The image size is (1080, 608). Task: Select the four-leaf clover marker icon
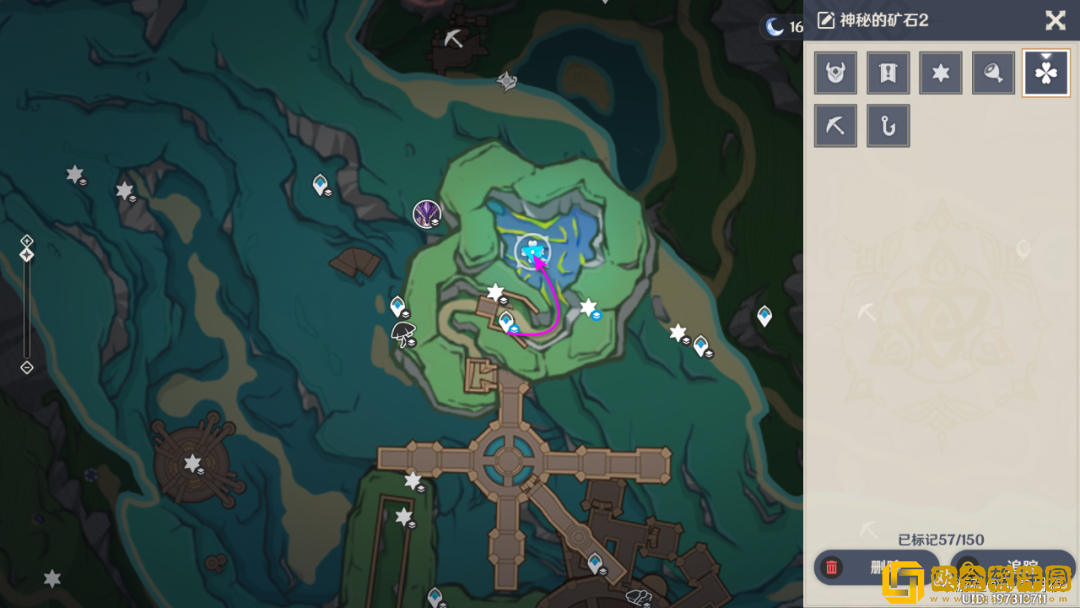(x=1046, y=73)
